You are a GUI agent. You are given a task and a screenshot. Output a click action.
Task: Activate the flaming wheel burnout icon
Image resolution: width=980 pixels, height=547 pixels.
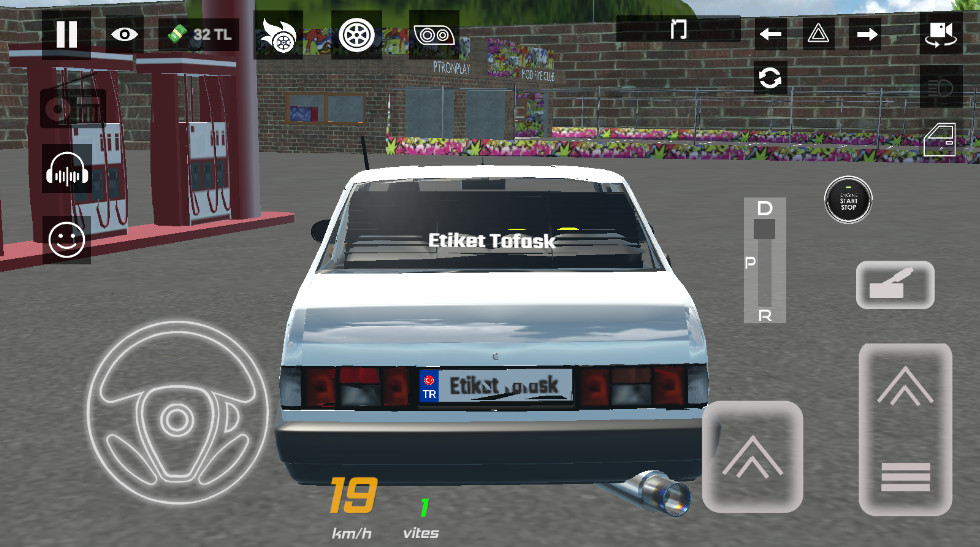(277, 36)
